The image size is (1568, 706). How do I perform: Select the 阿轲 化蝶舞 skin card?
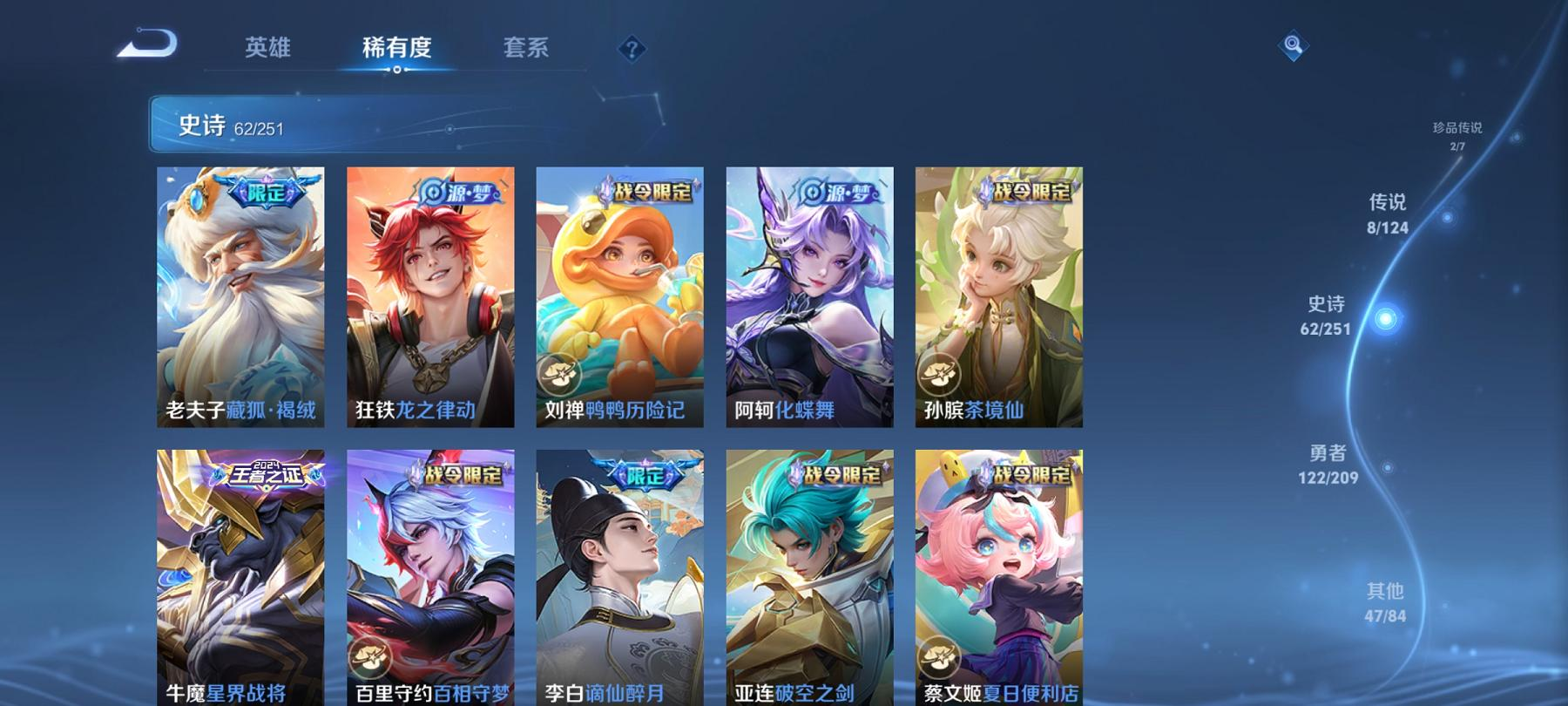coord(809,296)
